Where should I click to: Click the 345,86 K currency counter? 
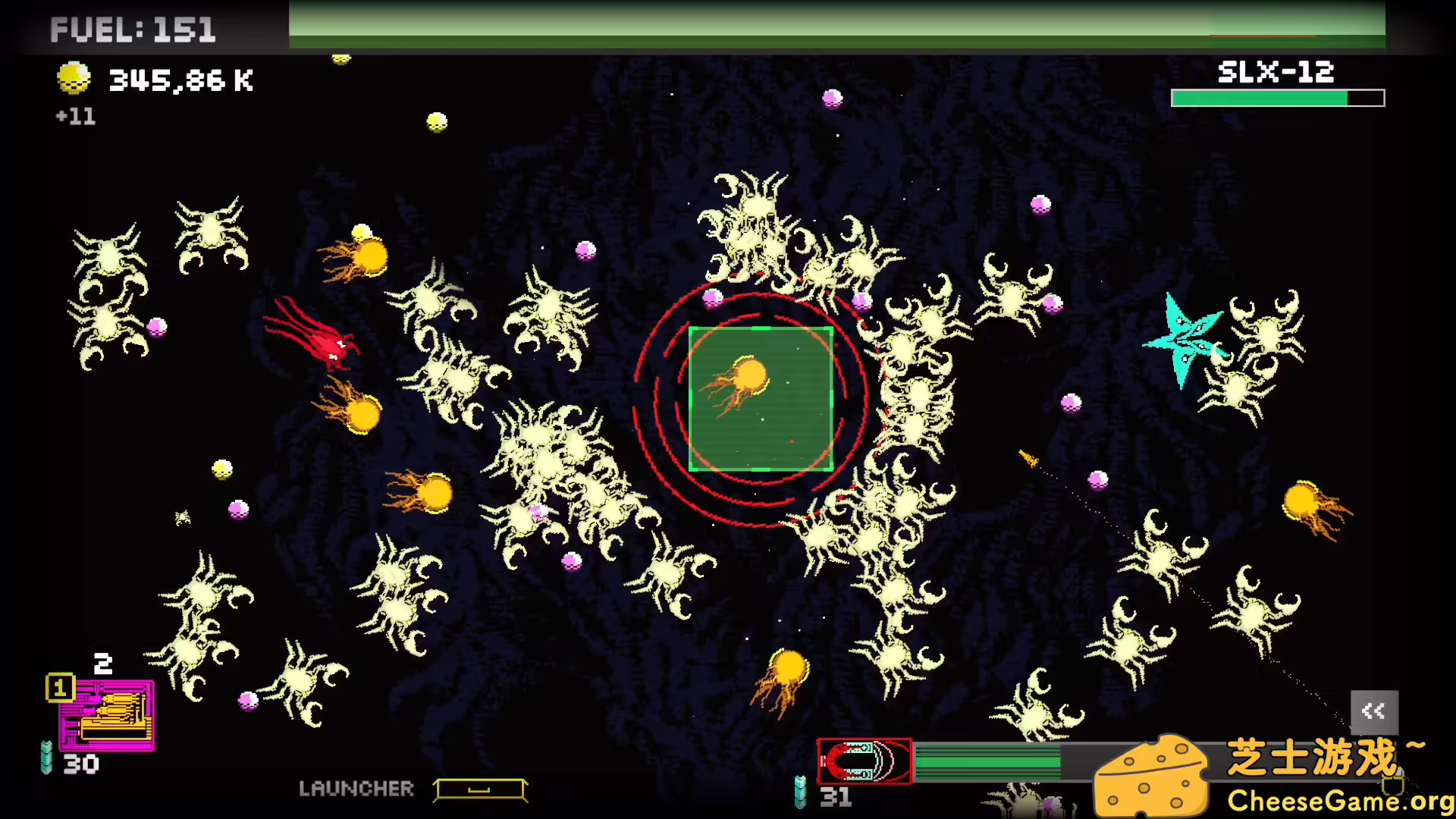pyautogui.click(x=180, y=78)
